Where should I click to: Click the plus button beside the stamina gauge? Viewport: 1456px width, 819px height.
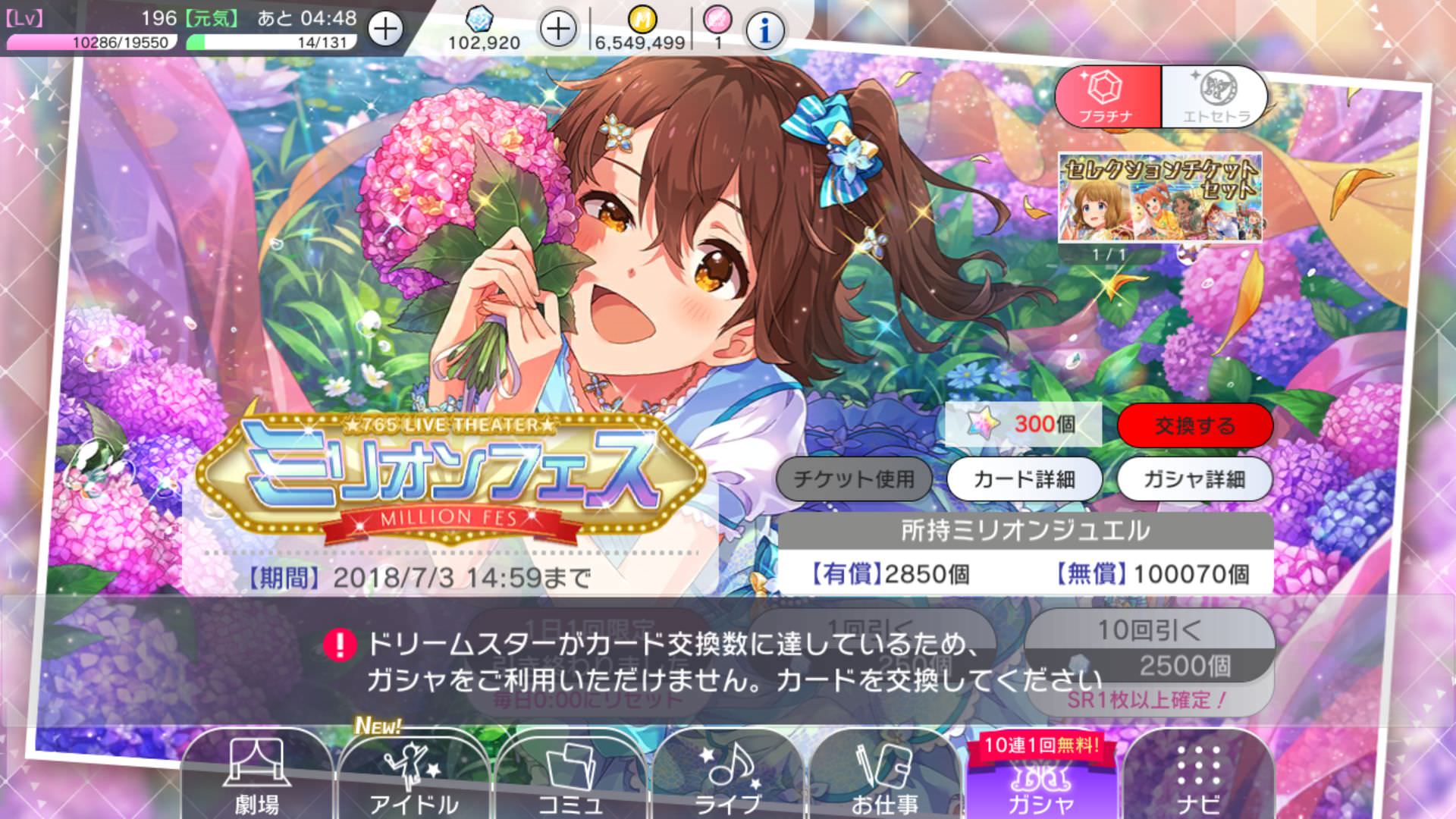(385, 30)
